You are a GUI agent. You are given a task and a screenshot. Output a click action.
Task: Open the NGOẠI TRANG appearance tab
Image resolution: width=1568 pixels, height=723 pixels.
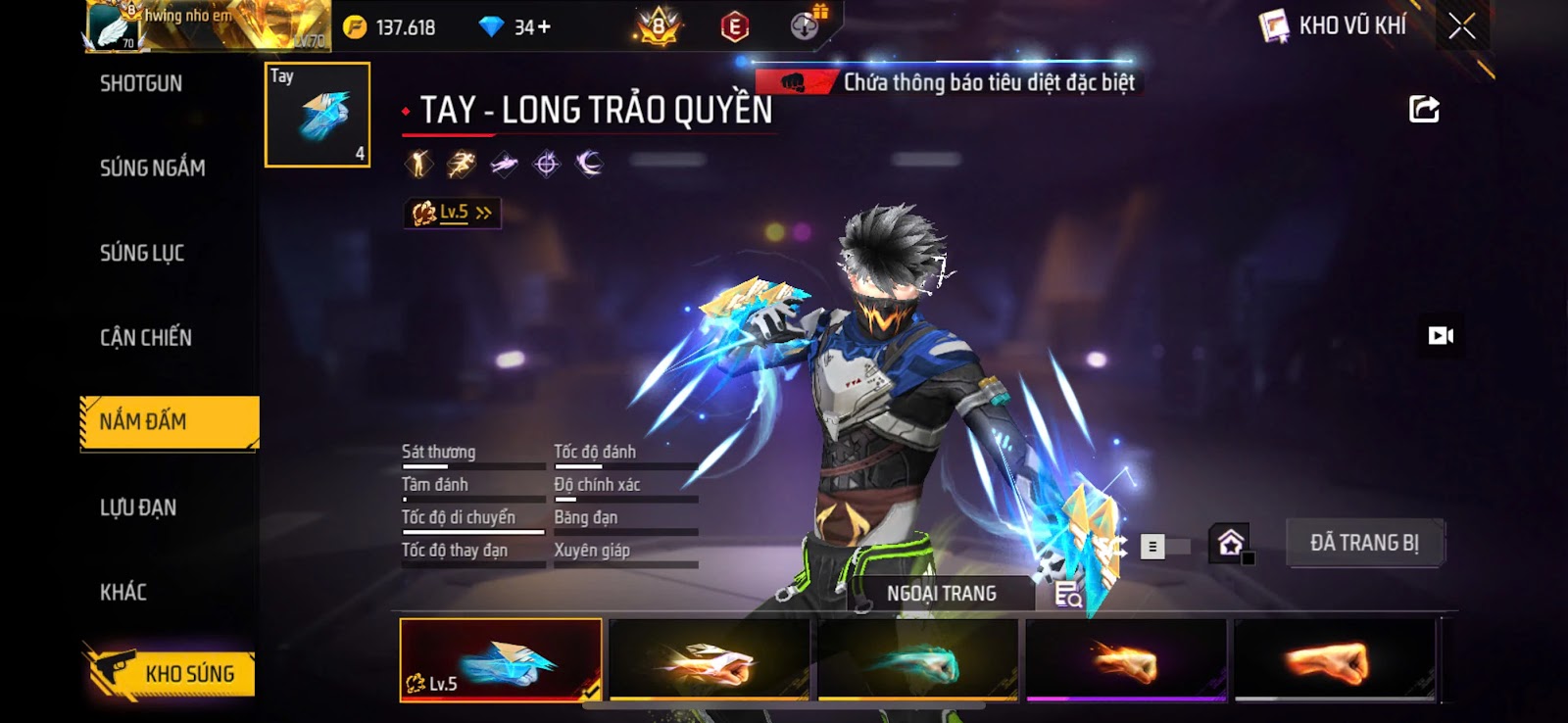(941, 594)
